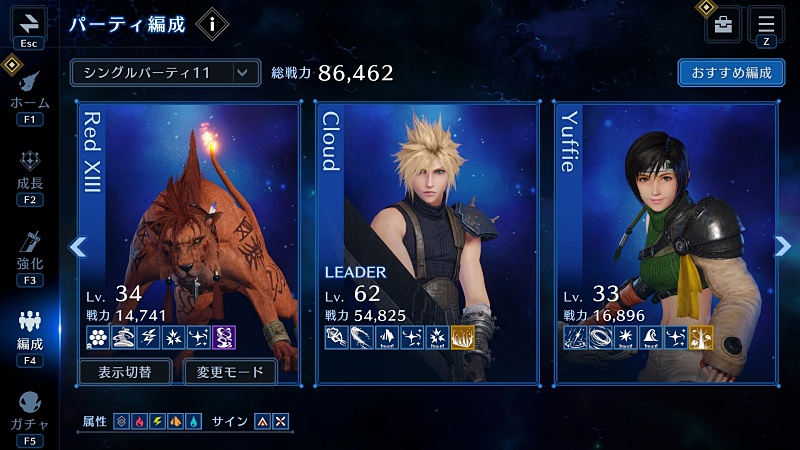
Task: Show next party with right arrow
Action: [782, 246]
